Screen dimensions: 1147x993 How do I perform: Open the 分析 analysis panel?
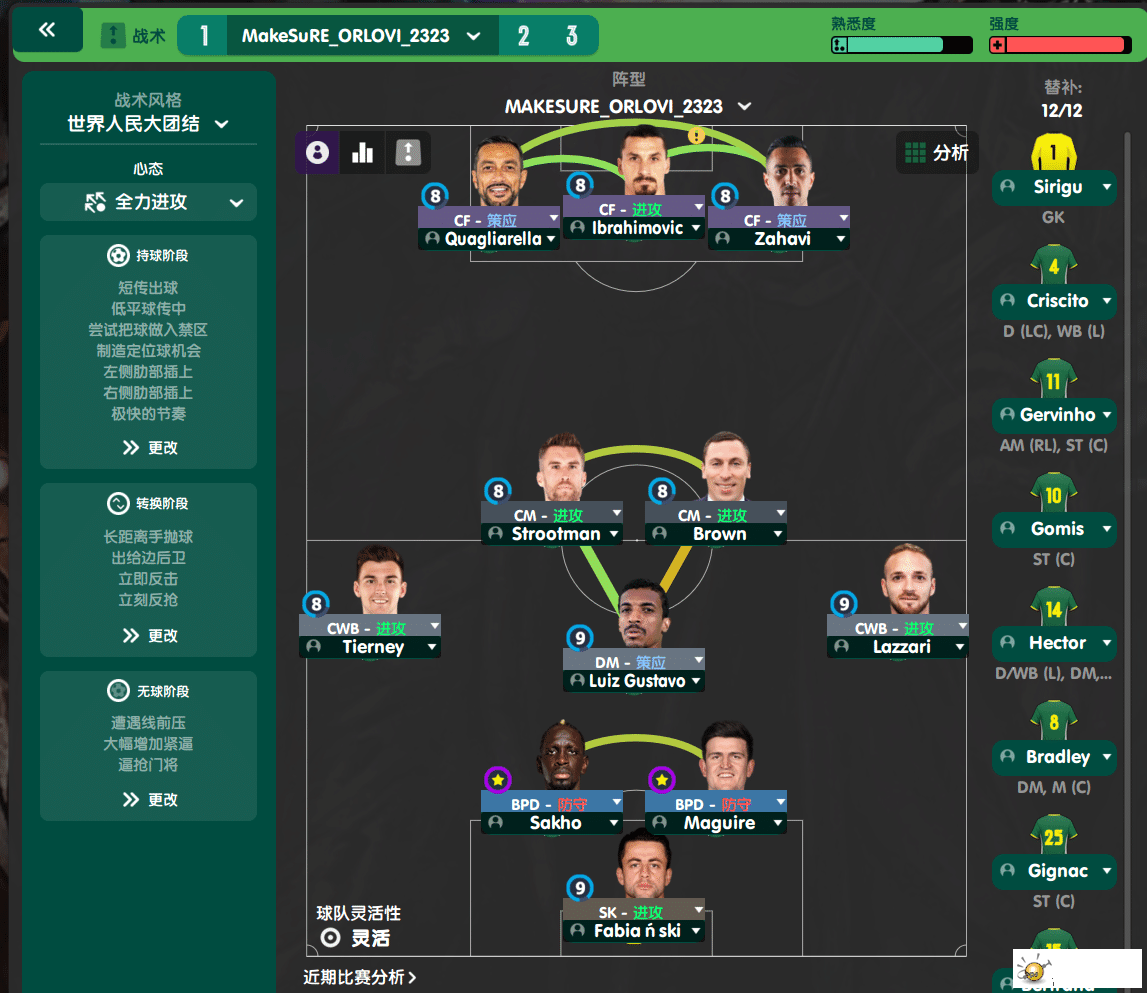(936, 153)
